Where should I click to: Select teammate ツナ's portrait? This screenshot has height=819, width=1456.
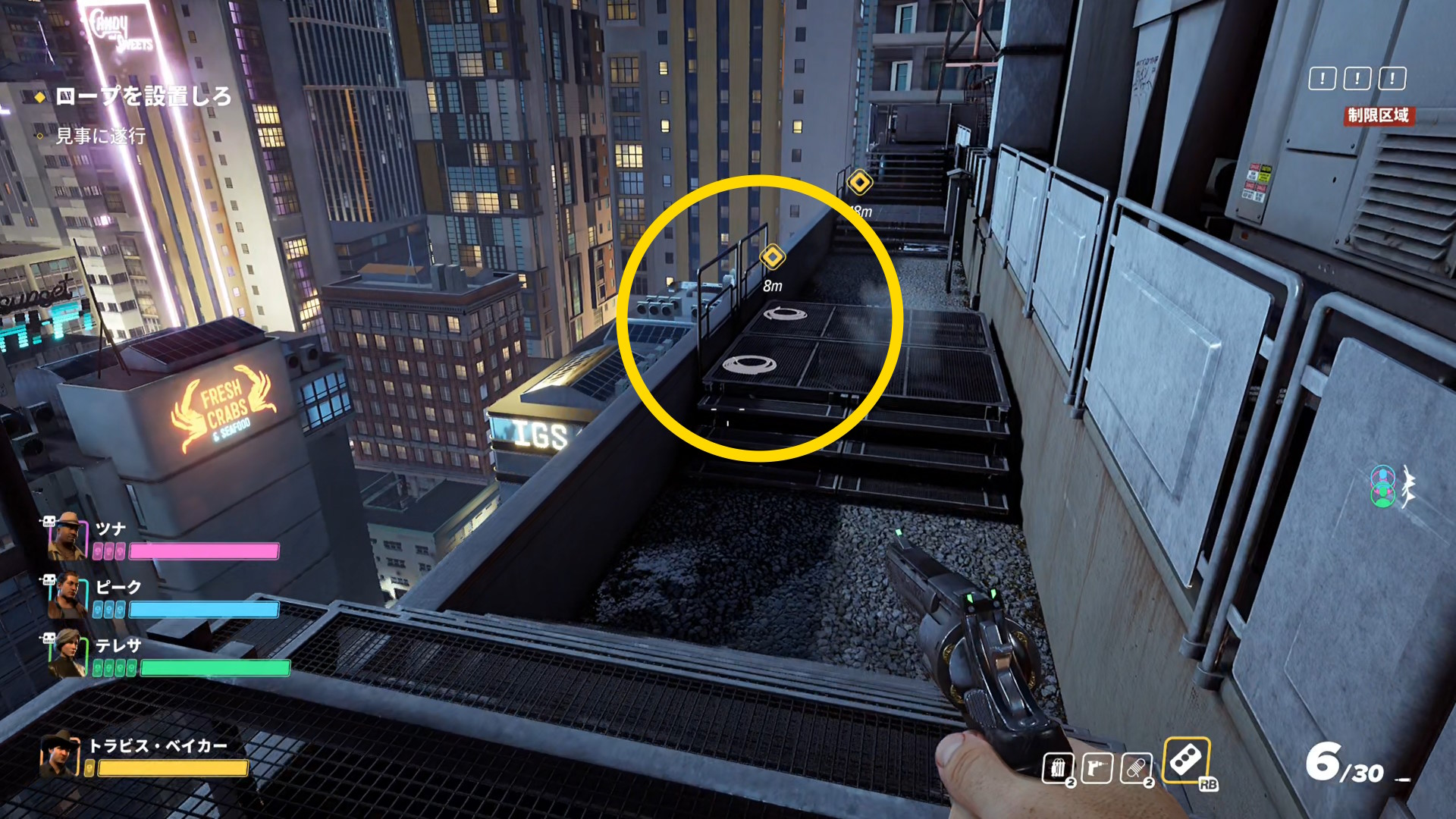coord(67,536)
